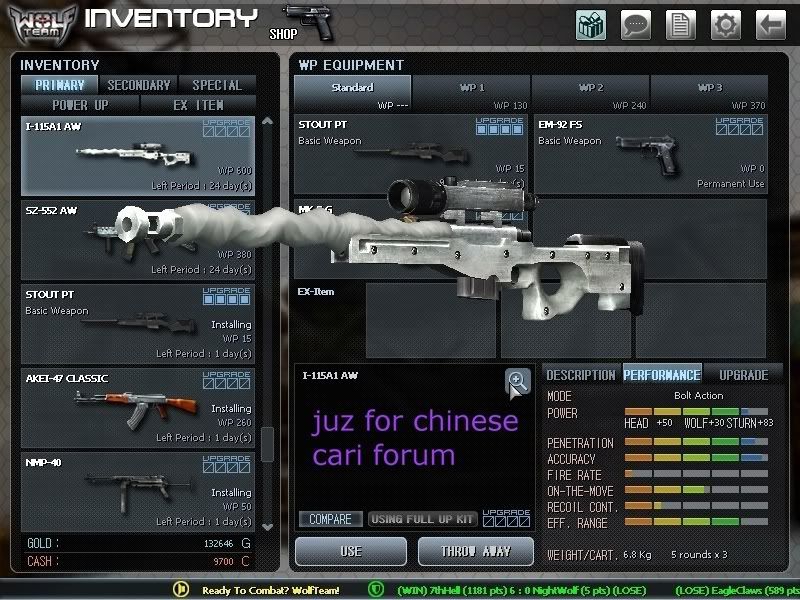Switch to the Special inventory tab

point(216,85)
